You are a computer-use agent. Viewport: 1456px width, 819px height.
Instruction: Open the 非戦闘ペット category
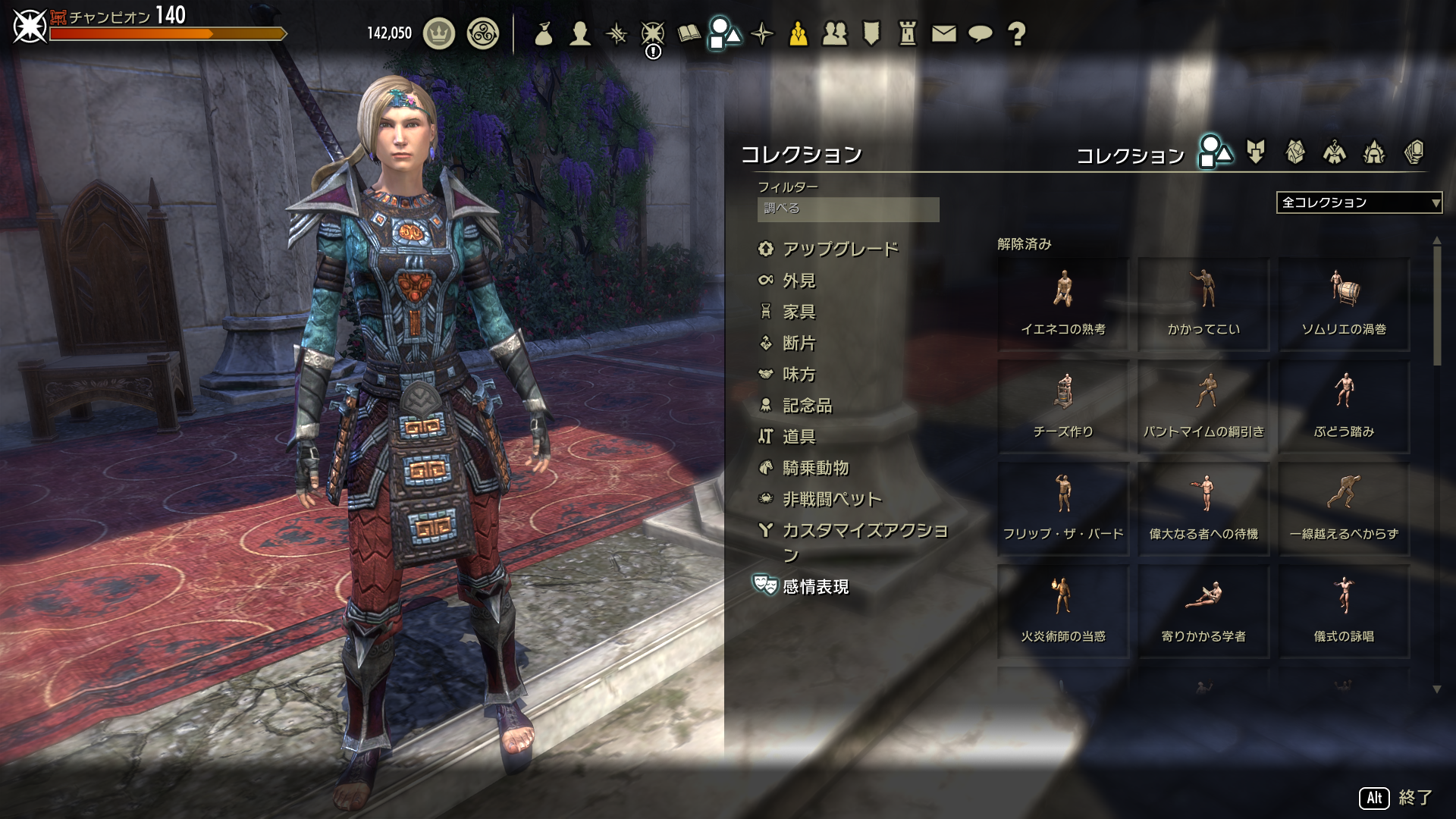tap(832, 499)
